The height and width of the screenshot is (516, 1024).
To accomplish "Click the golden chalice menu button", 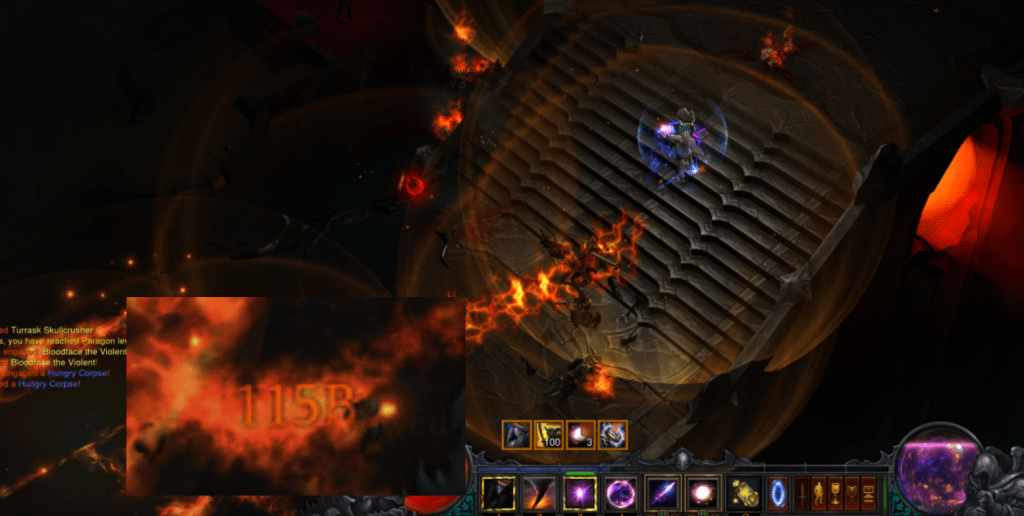I will [x=836, y=493].
